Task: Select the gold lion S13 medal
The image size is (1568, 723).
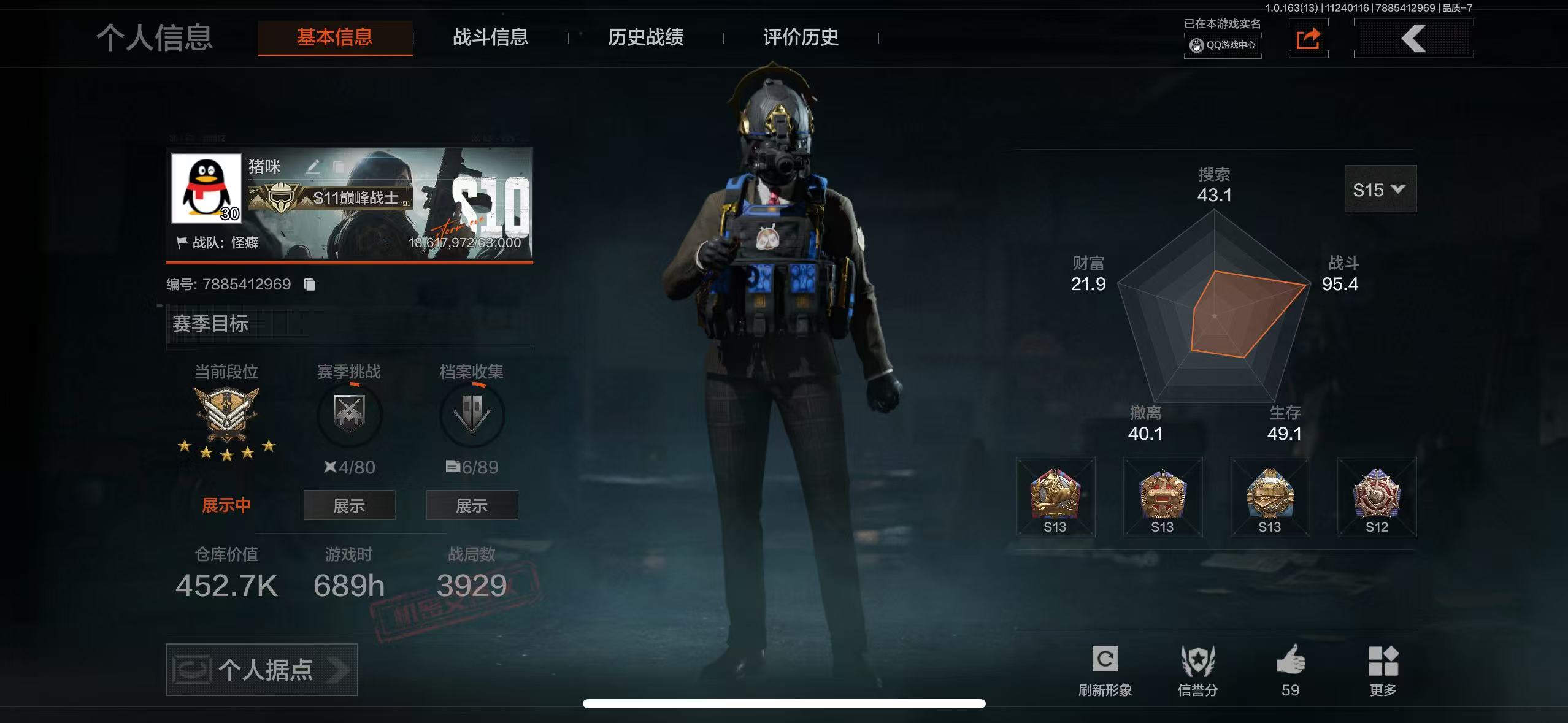Action: click(1055, 496)
